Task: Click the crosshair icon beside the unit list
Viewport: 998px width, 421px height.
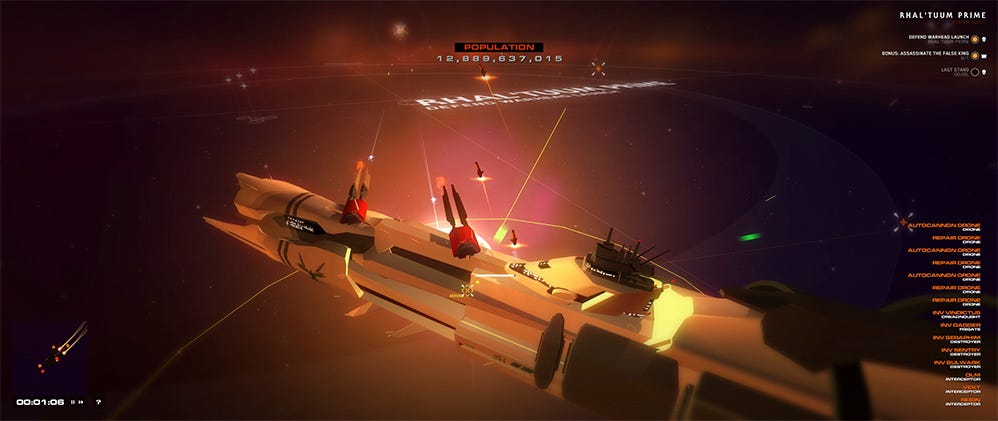Action: click(x=904, y=220)
